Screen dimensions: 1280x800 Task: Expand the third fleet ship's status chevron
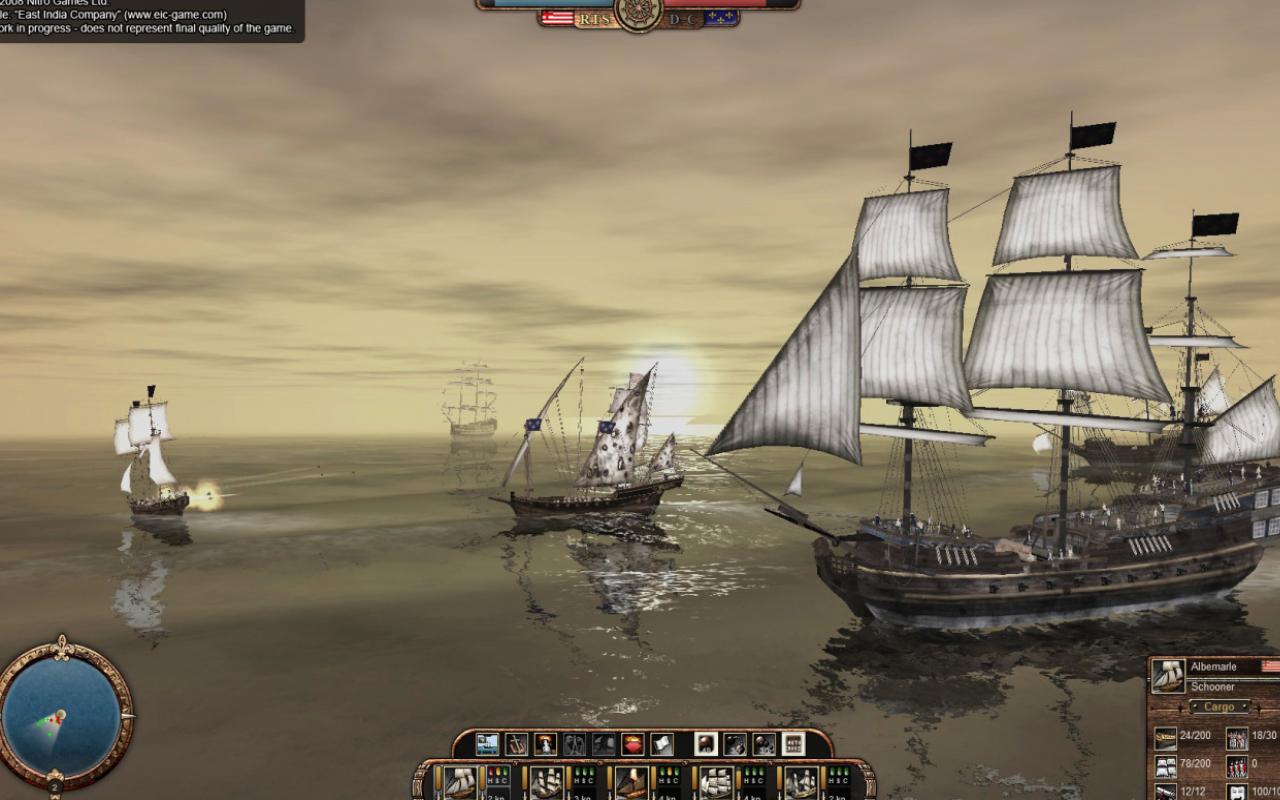pos(685,762)
